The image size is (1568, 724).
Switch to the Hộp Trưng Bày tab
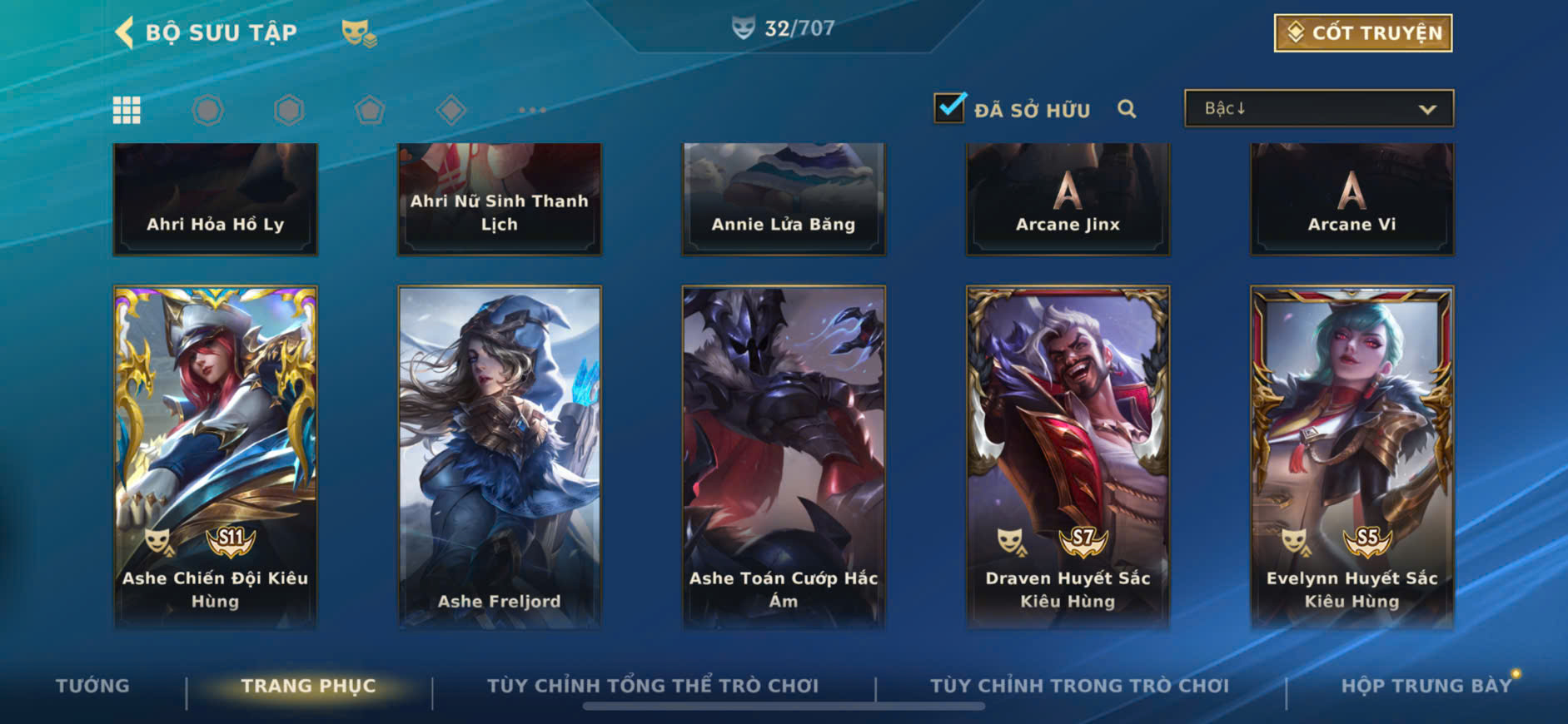pyautogui.click(x=1426, y=686)
